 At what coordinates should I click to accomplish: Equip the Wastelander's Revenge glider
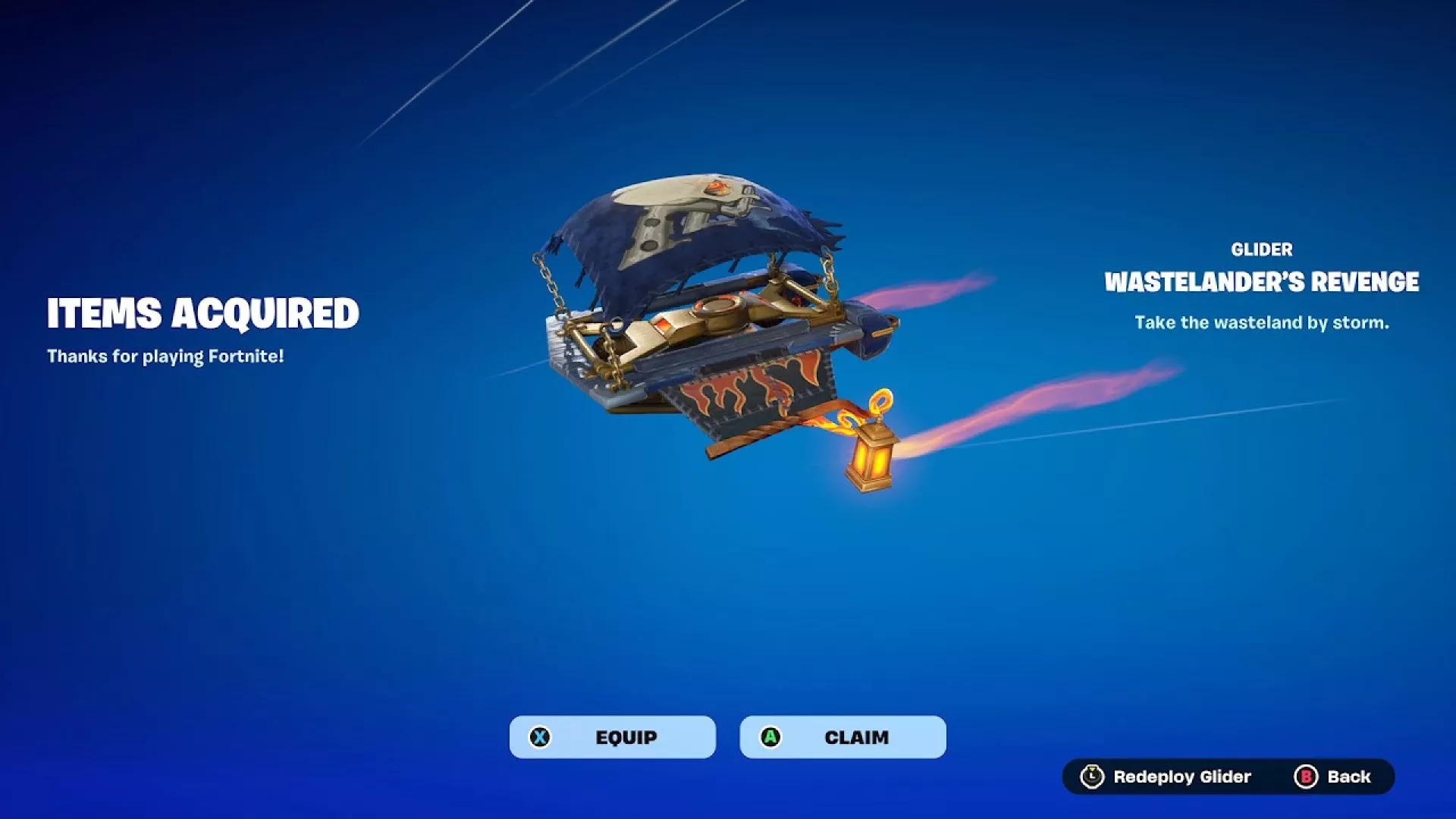(612, 737)
